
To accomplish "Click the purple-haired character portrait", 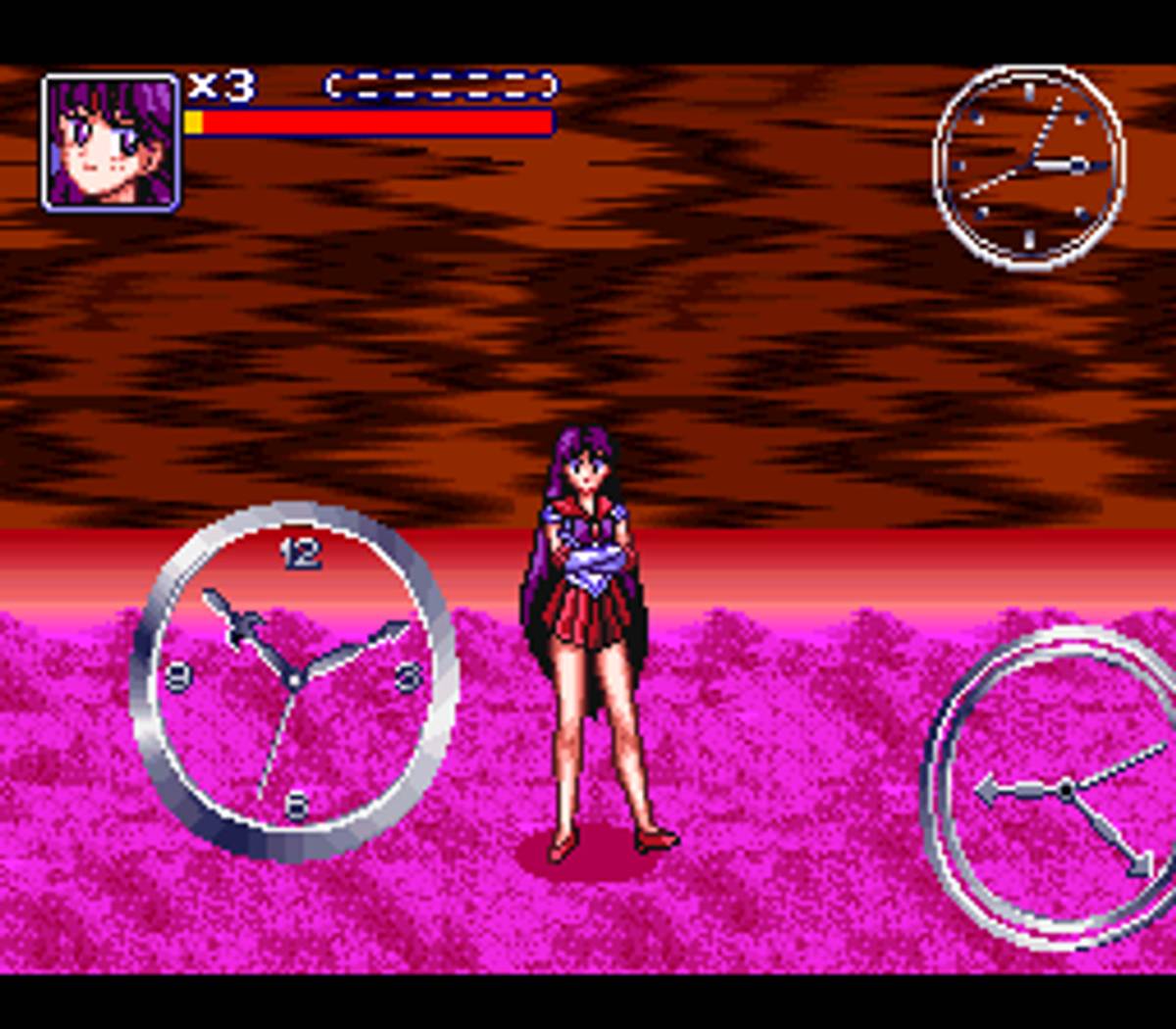I will pos(111,142).
